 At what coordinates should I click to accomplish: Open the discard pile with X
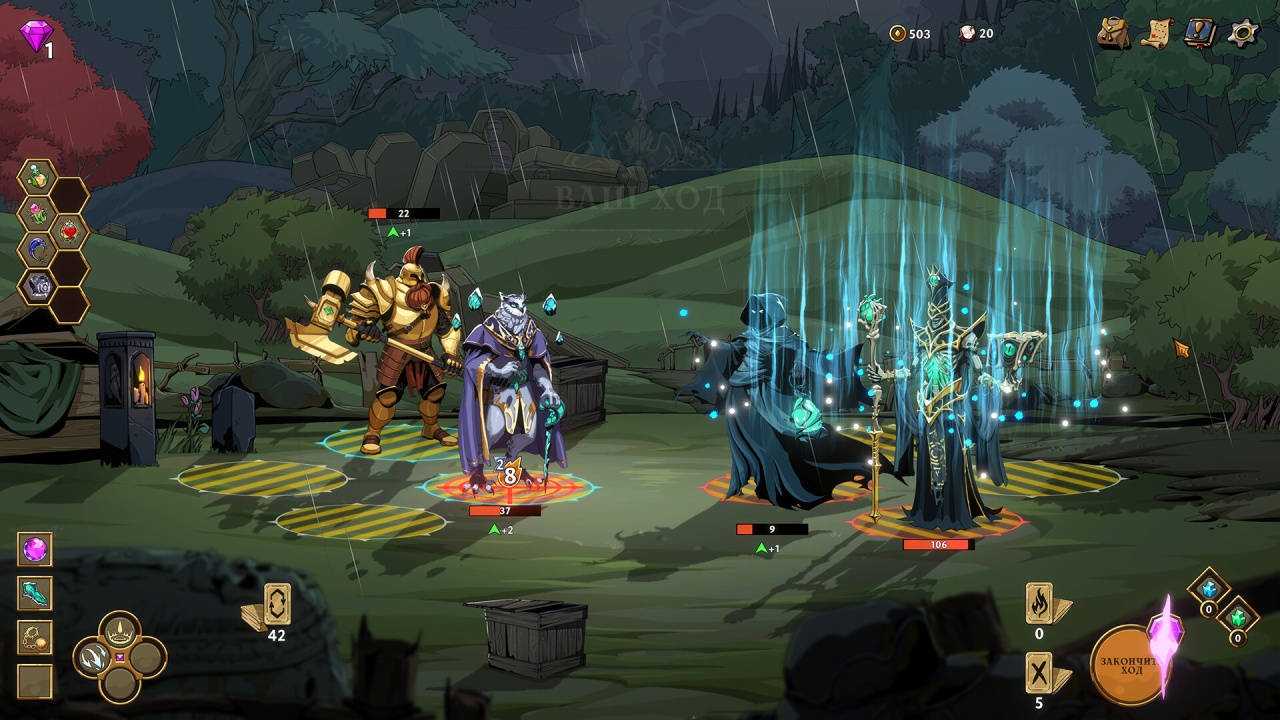pyautogui.click(x=1040, y=673)
